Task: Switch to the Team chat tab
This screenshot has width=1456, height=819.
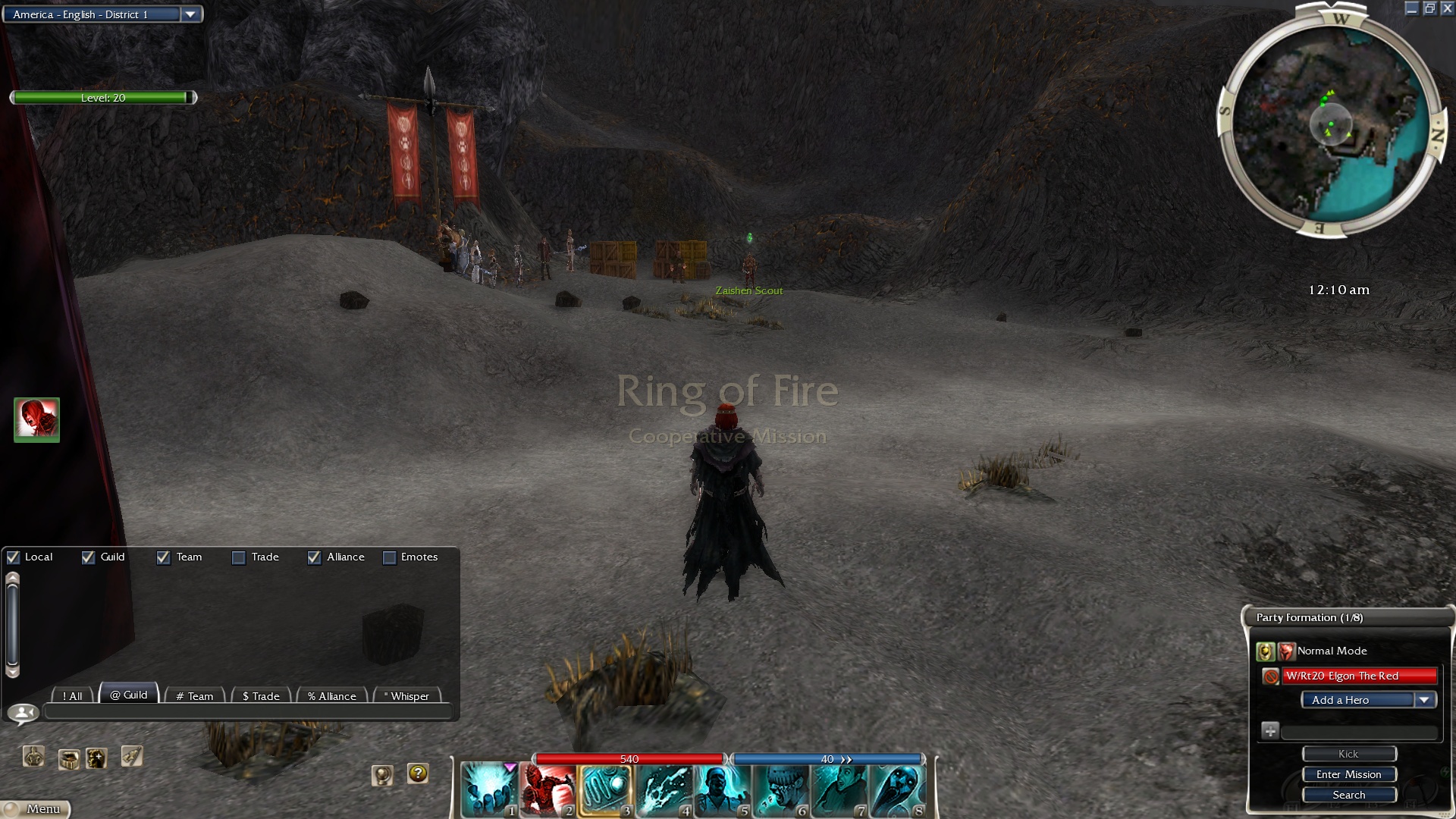Action: click(x=195, y=695)
